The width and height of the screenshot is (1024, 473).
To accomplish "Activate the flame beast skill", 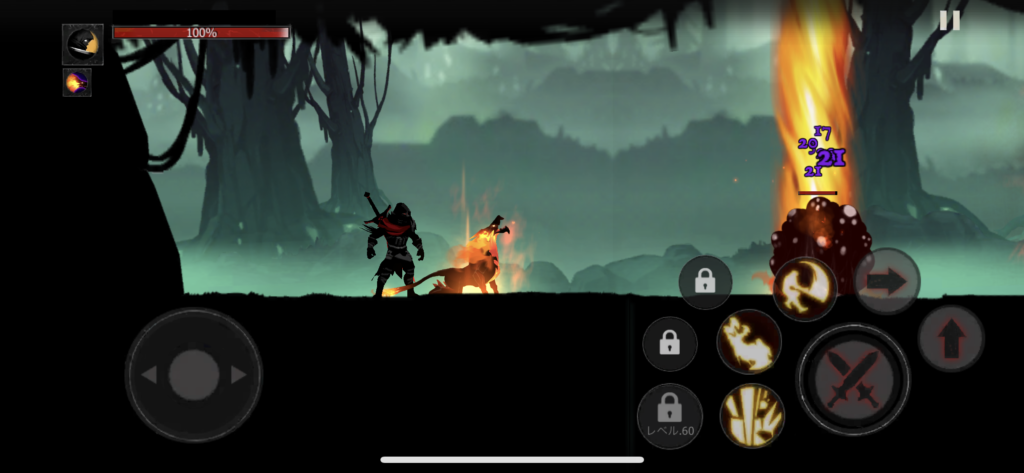I will point(749,342).
